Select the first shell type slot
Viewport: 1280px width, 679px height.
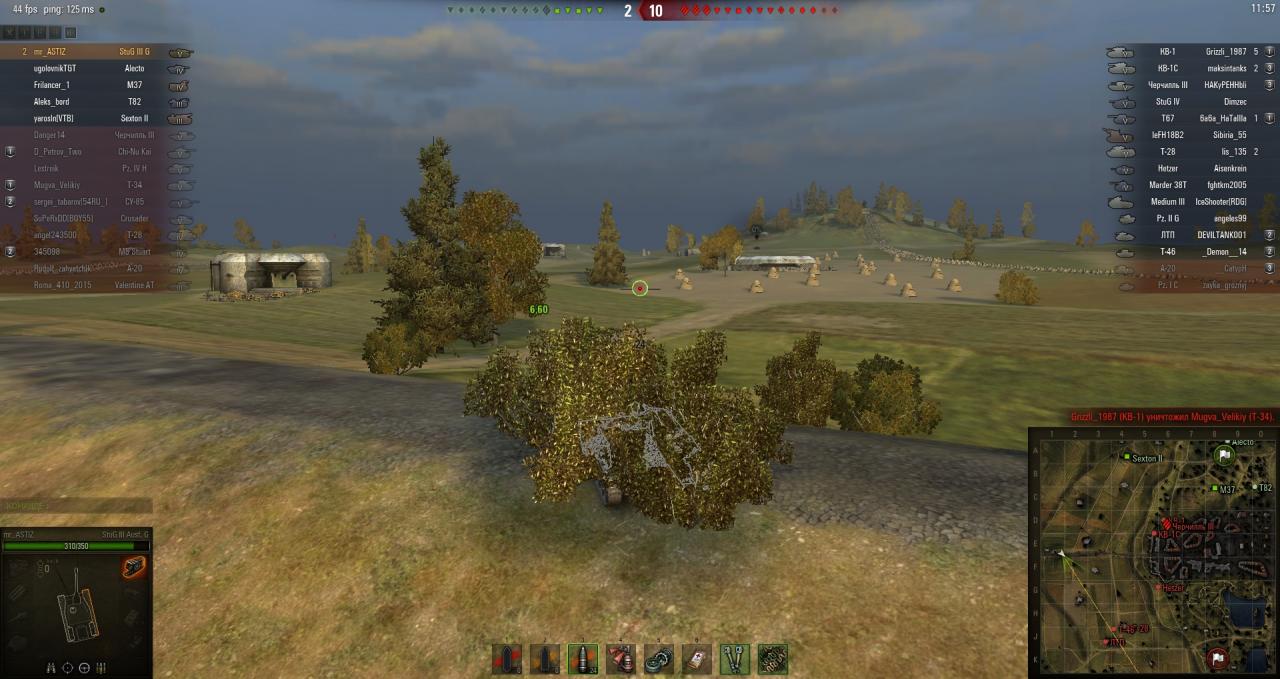point(506,659)
